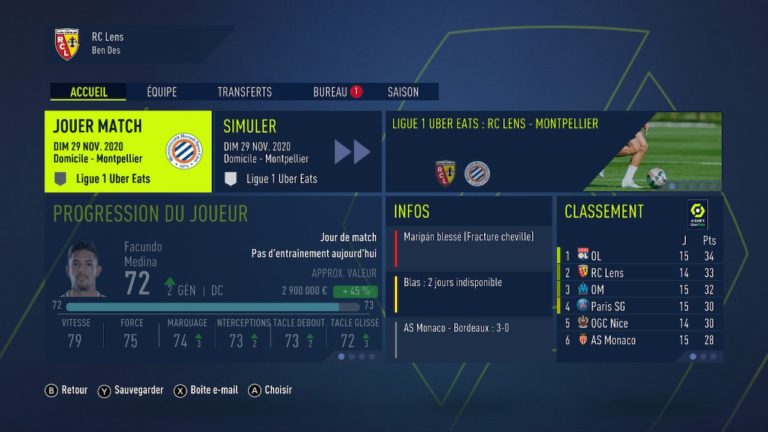
Task: Open the ÉQUIPE tab
Action: point(161,92)
